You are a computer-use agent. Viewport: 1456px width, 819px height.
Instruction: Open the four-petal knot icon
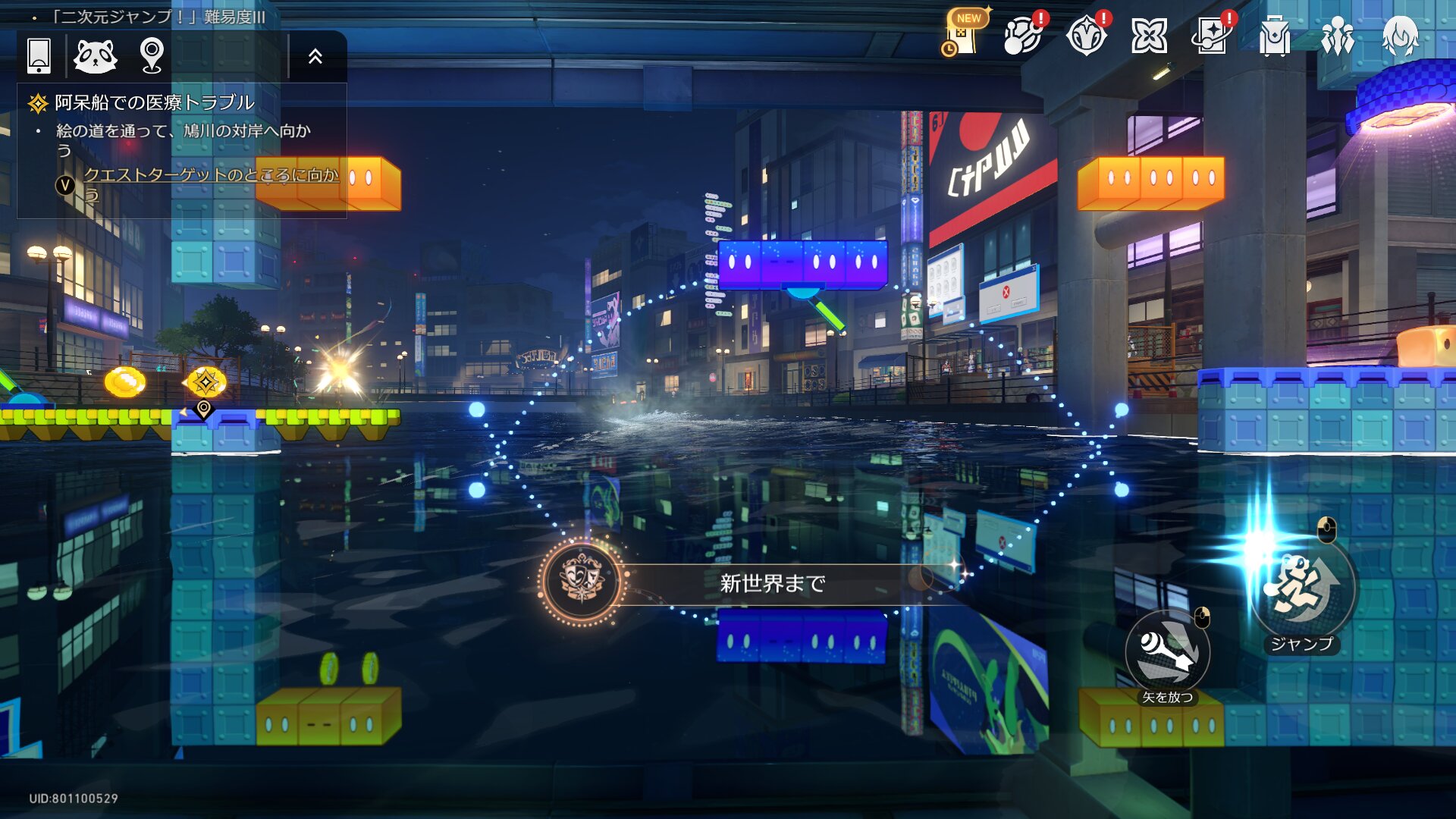coord(1149,36)
